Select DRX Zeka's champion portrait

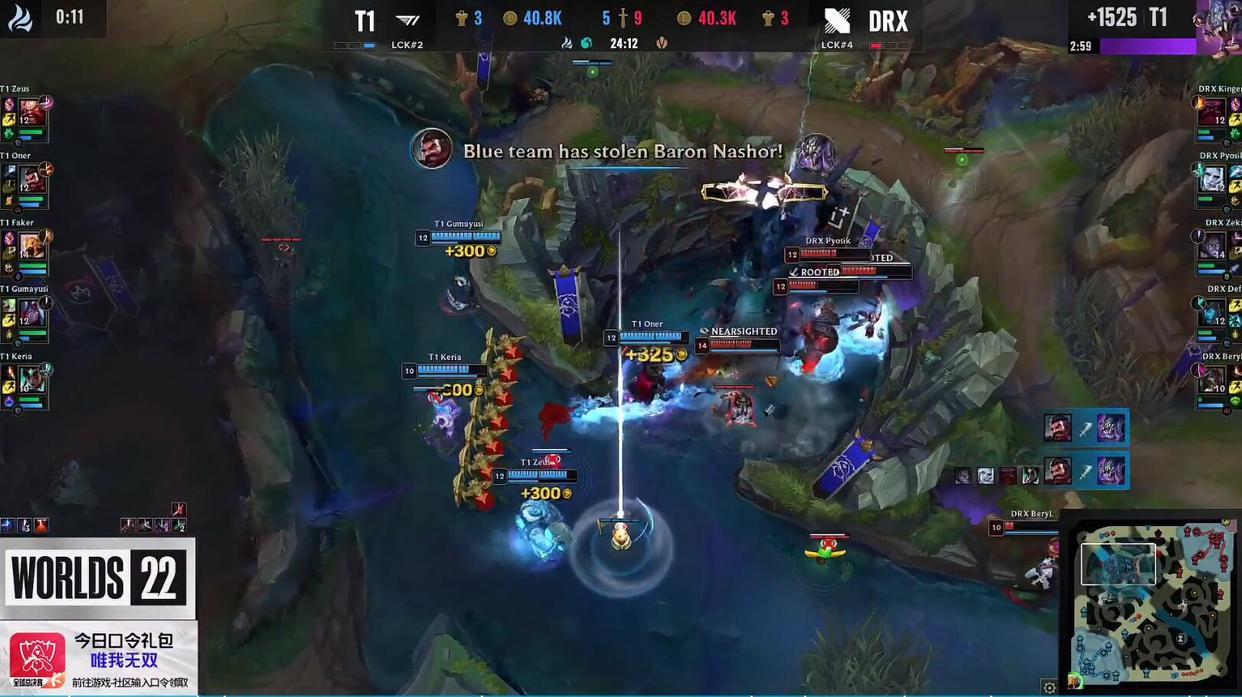tap(1212, 246)
